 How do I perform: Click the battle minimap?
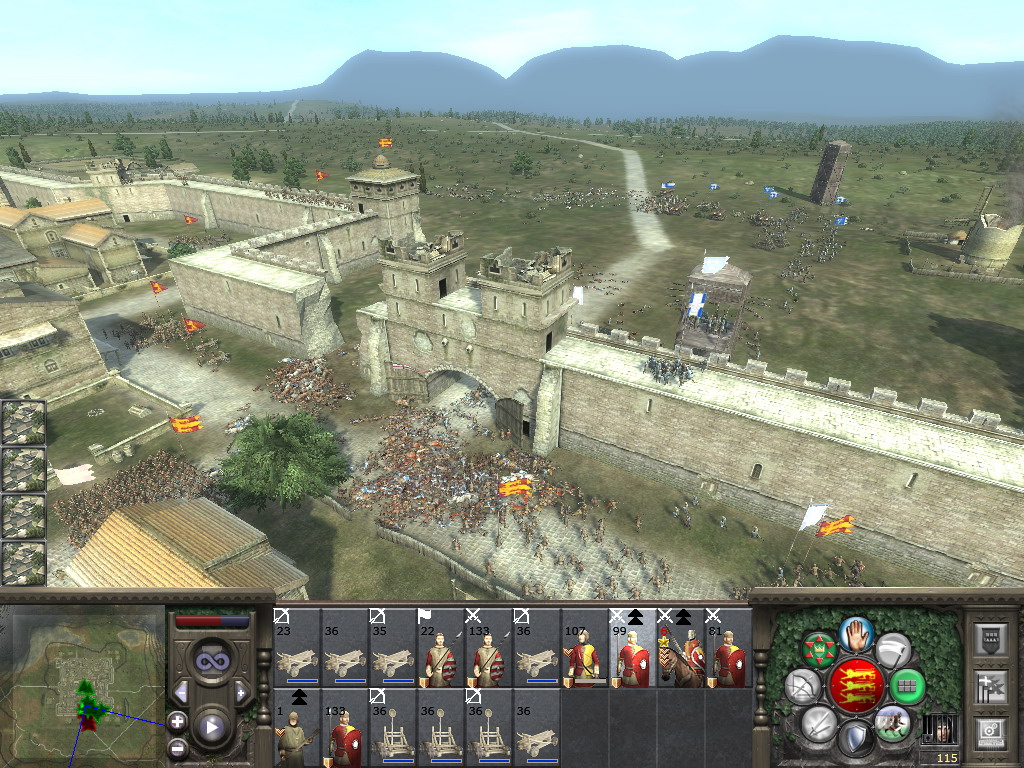coord(84,686)
